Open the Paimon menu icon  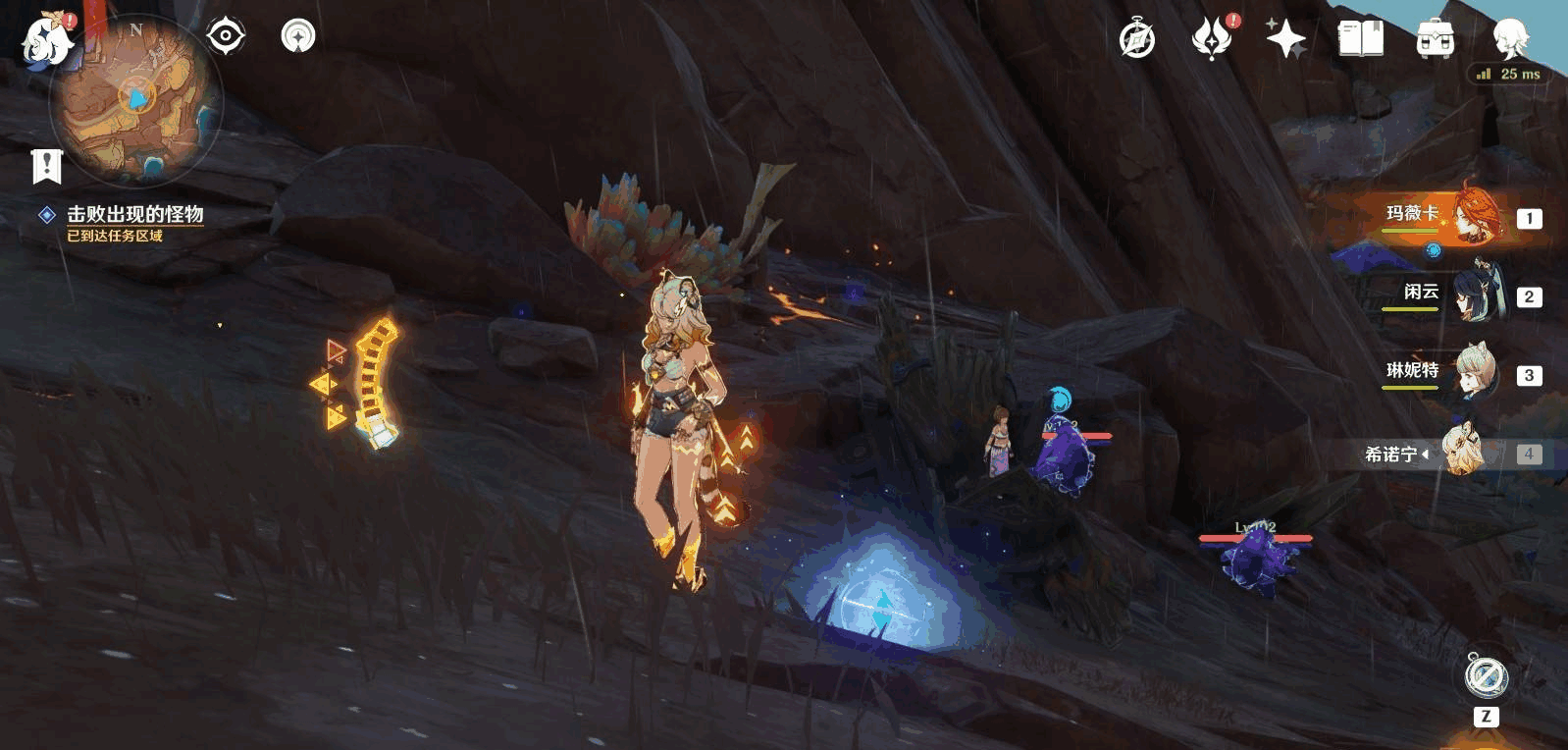(x=47, y=40)
